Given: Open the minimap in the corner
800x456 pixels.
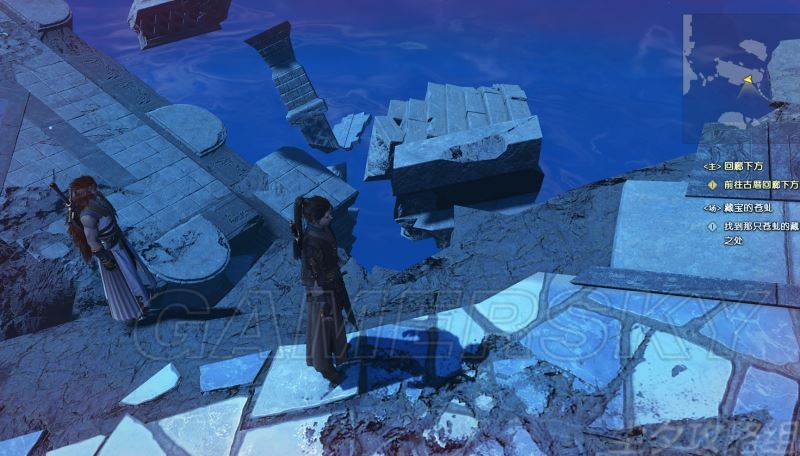Looking at the screenshot, I should pyautogui.click(x=741, y=72).
